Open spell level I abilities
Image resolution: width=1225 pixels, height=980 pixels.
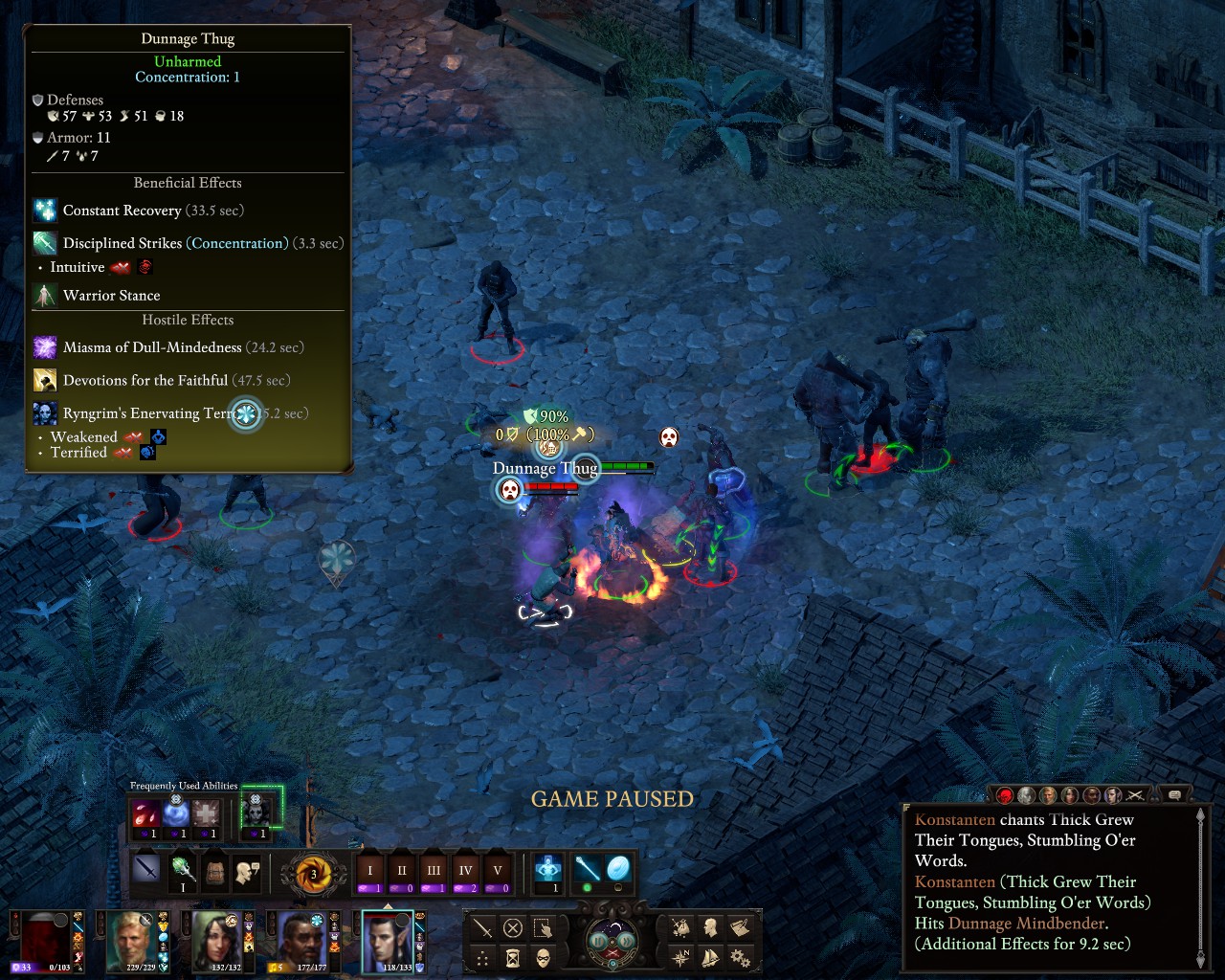pos(370,871)
